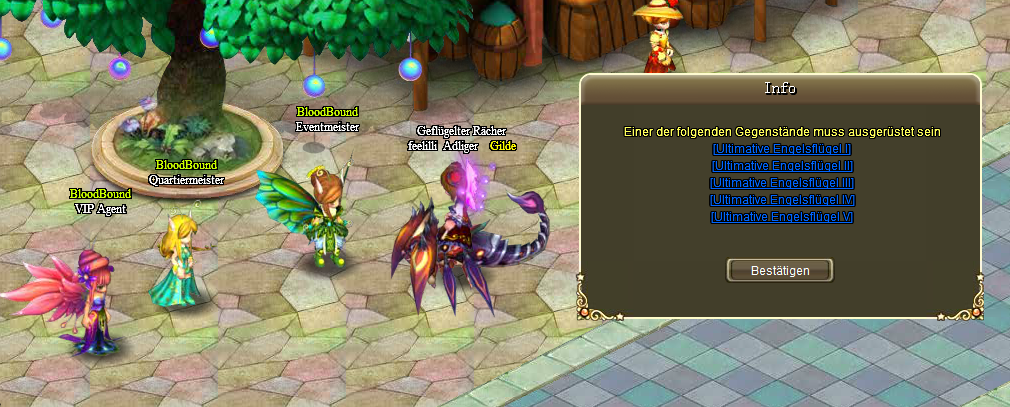
Task: Open the Ultimative Engelsflügel III item link
Action: click(x=781, y=183)
